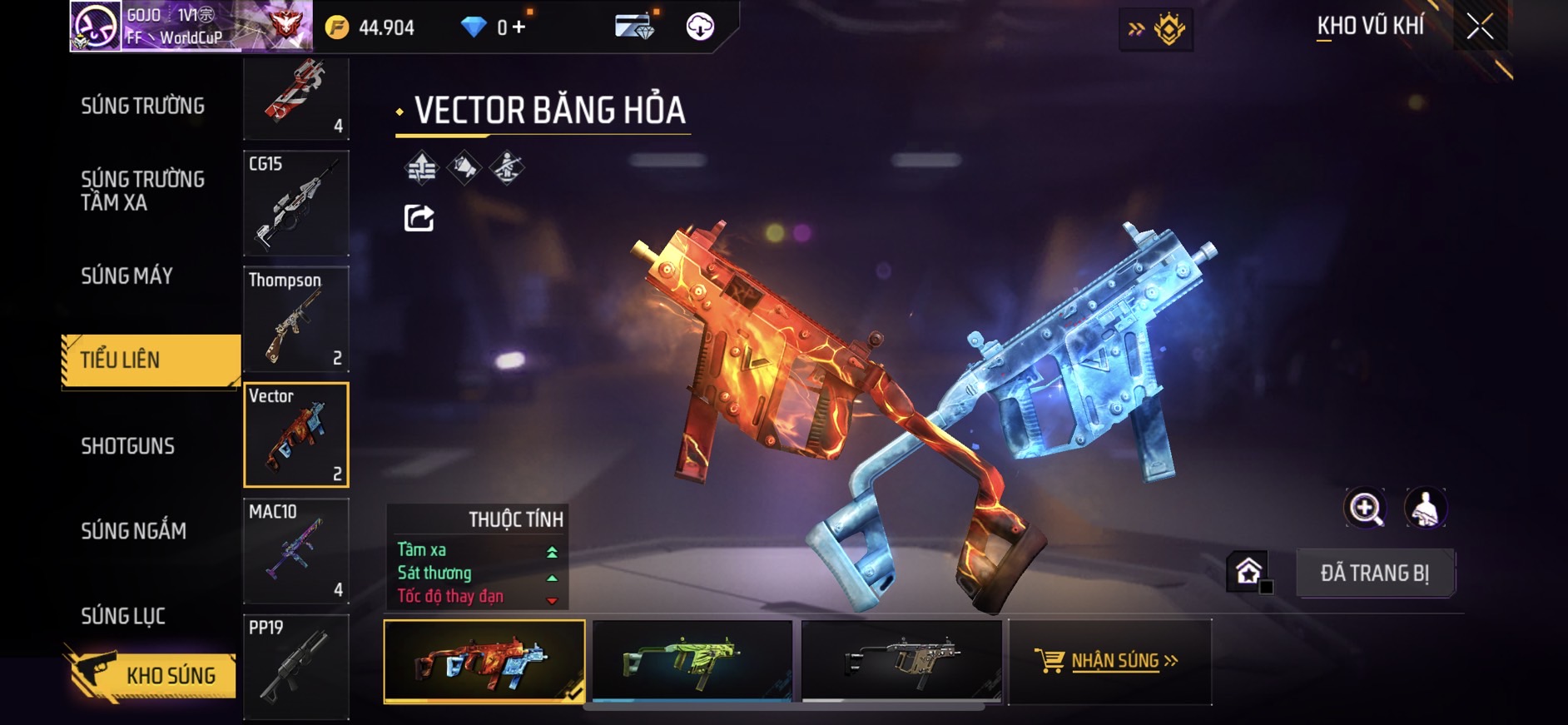This screenshot has height=725, width=1568.
Task: Select the MAC10 weapon slot
Action: [296, 551]
